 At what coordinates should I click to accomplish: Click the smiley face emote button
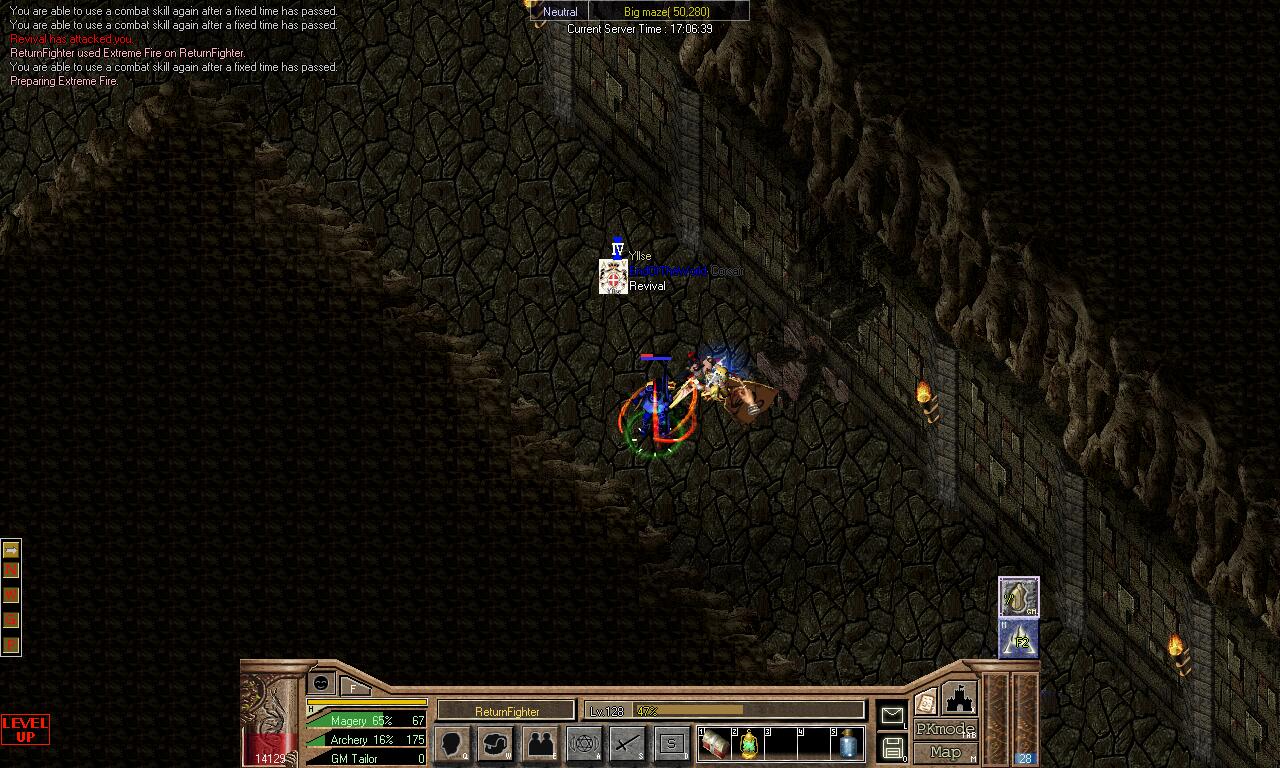(x=321, y=682)
